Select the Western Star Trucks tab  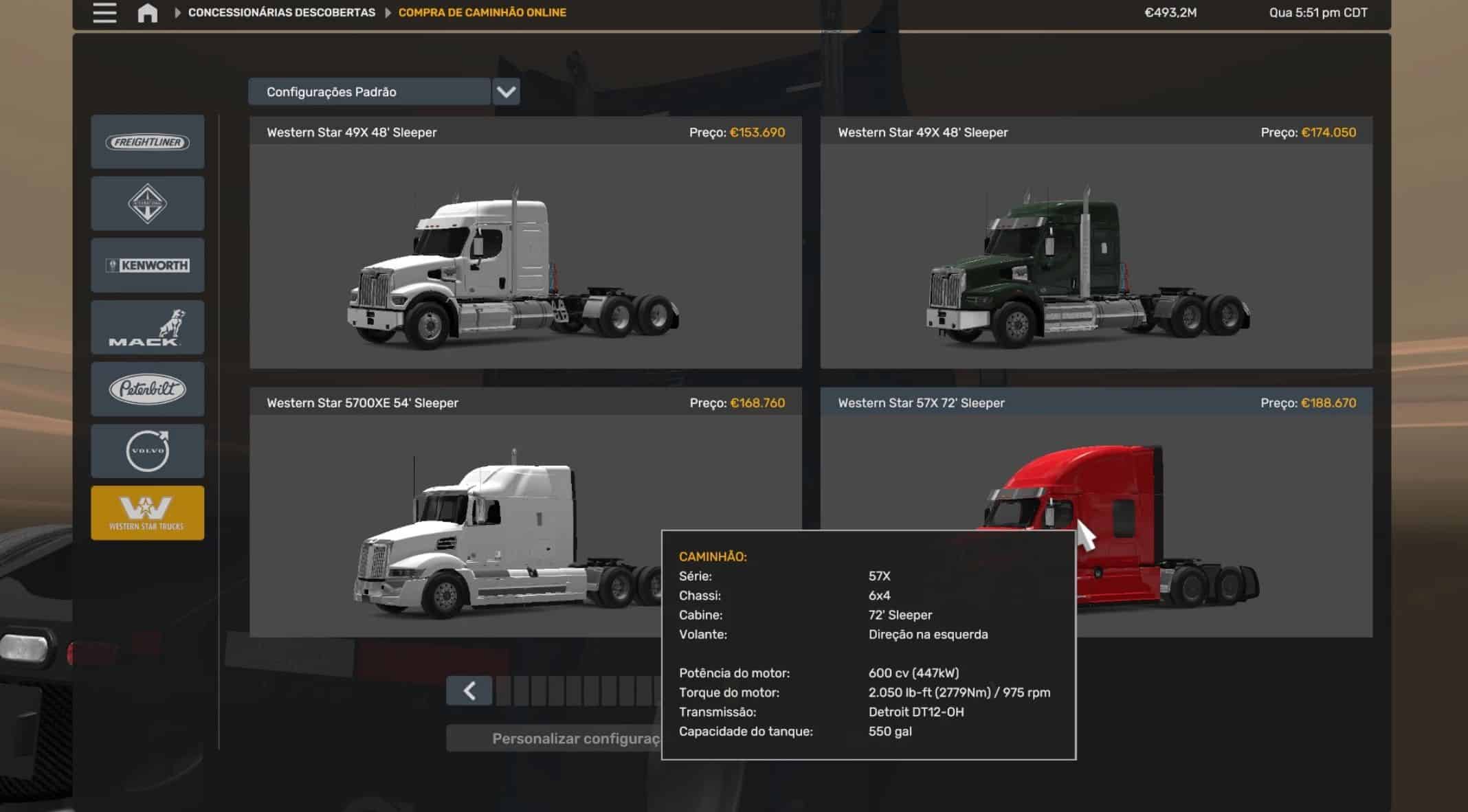[x=148, y=512]
